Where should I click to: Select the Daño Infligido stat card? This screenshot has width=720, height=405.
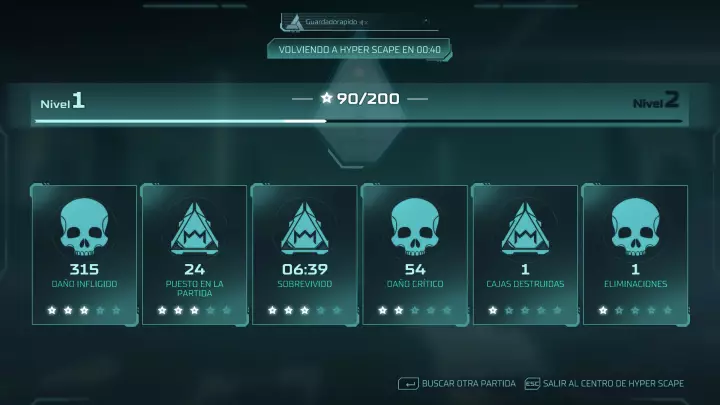pos(84,255)
